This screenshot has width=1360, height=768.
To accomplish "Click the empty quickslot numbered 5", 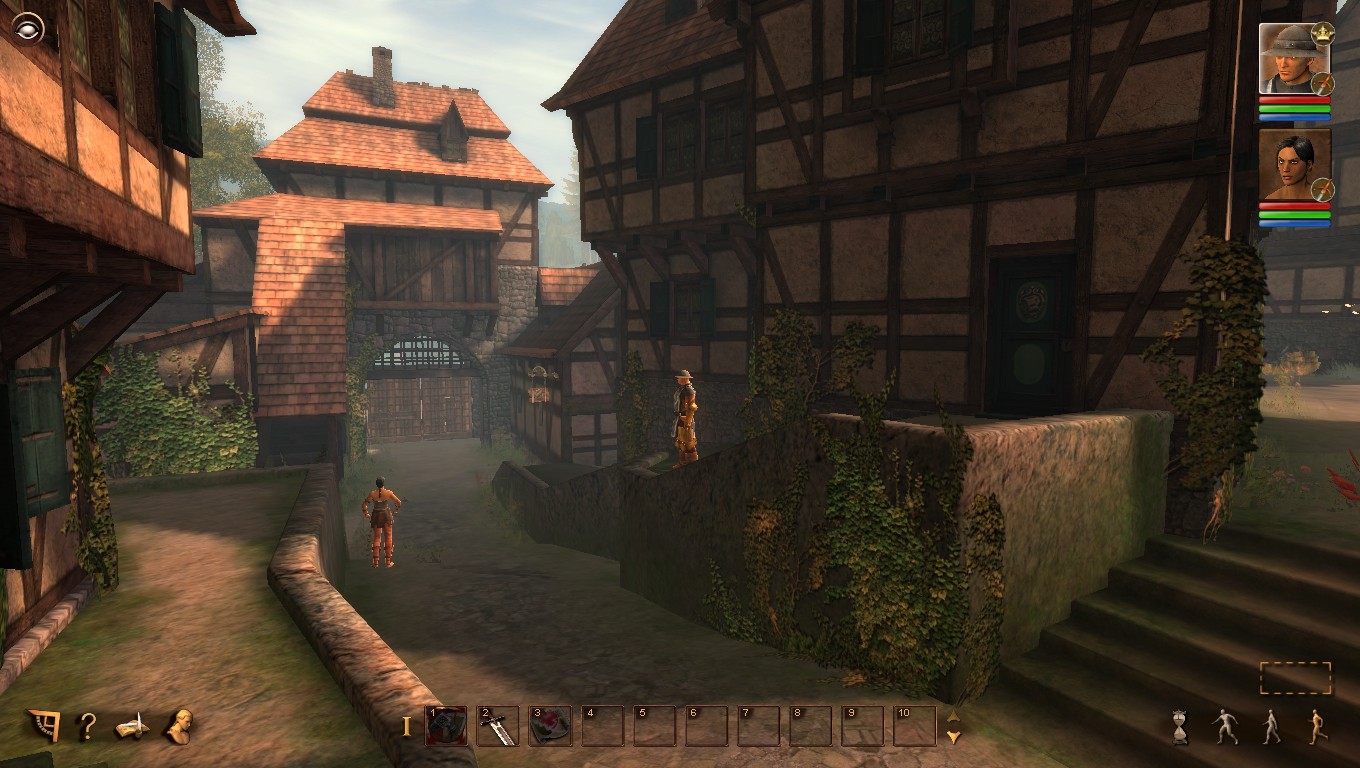I will point(655,727).
